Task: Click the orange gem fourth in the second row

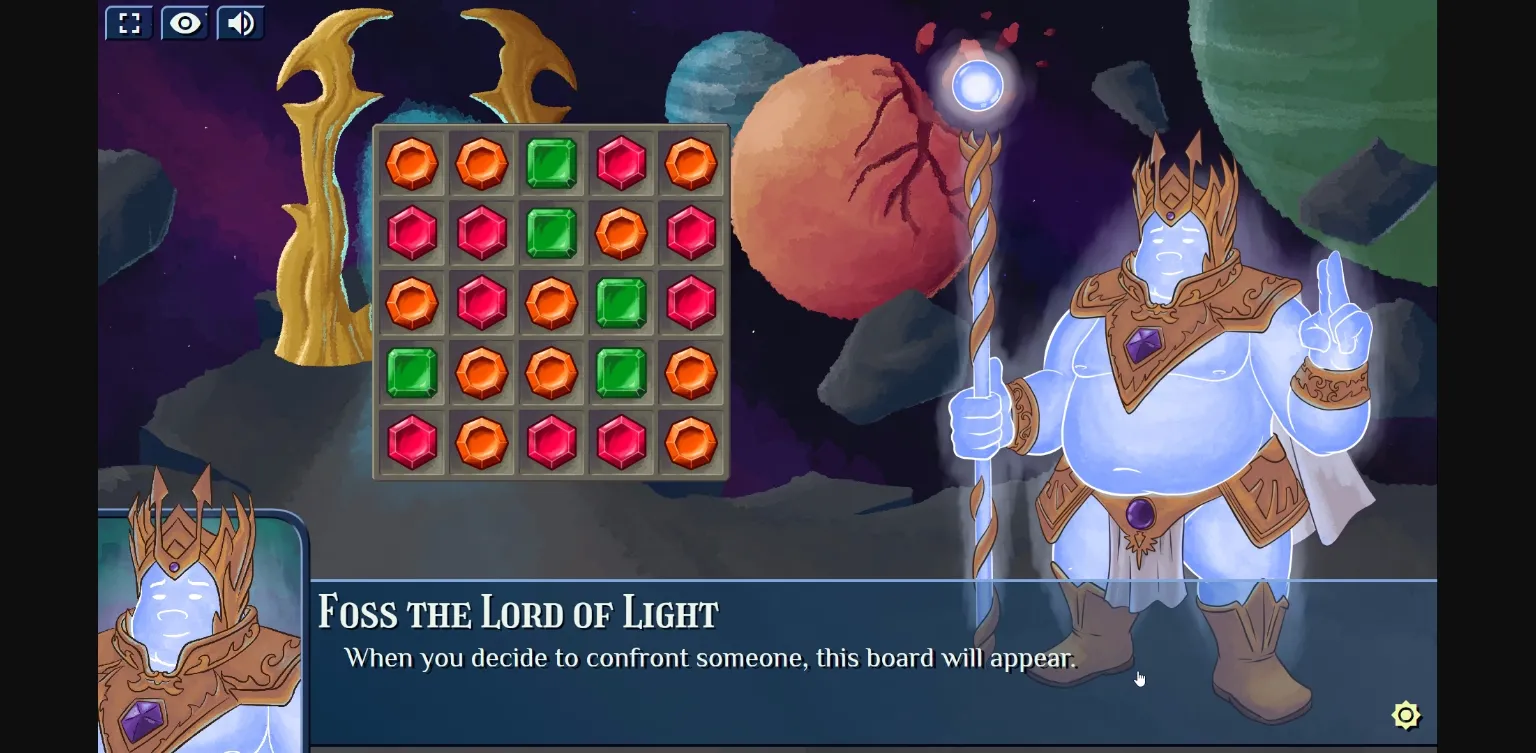Action: [621, 233]
